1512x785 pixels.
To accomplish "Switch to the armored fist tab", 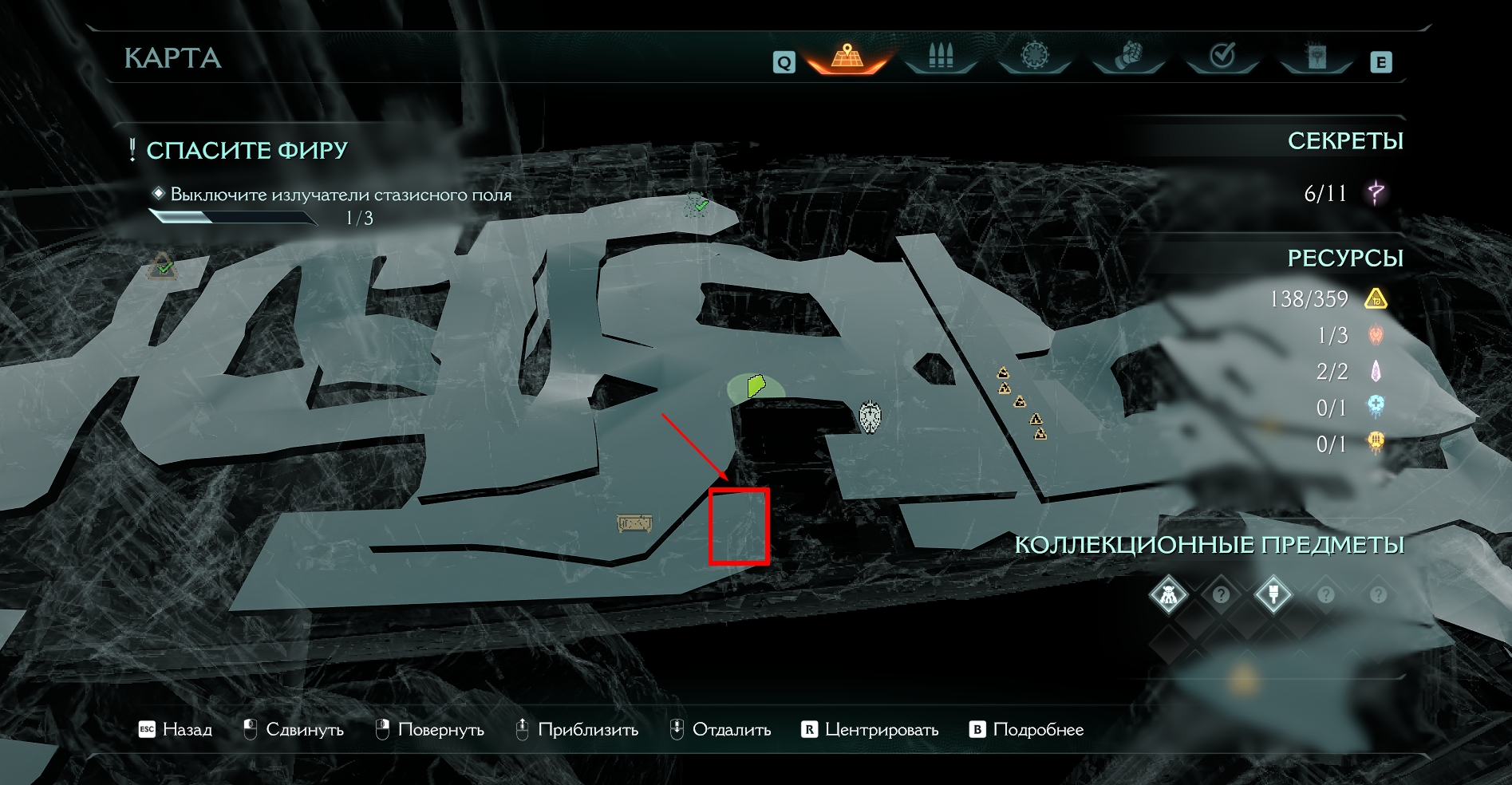I will pyautogui.click(x=1128, y=57).
